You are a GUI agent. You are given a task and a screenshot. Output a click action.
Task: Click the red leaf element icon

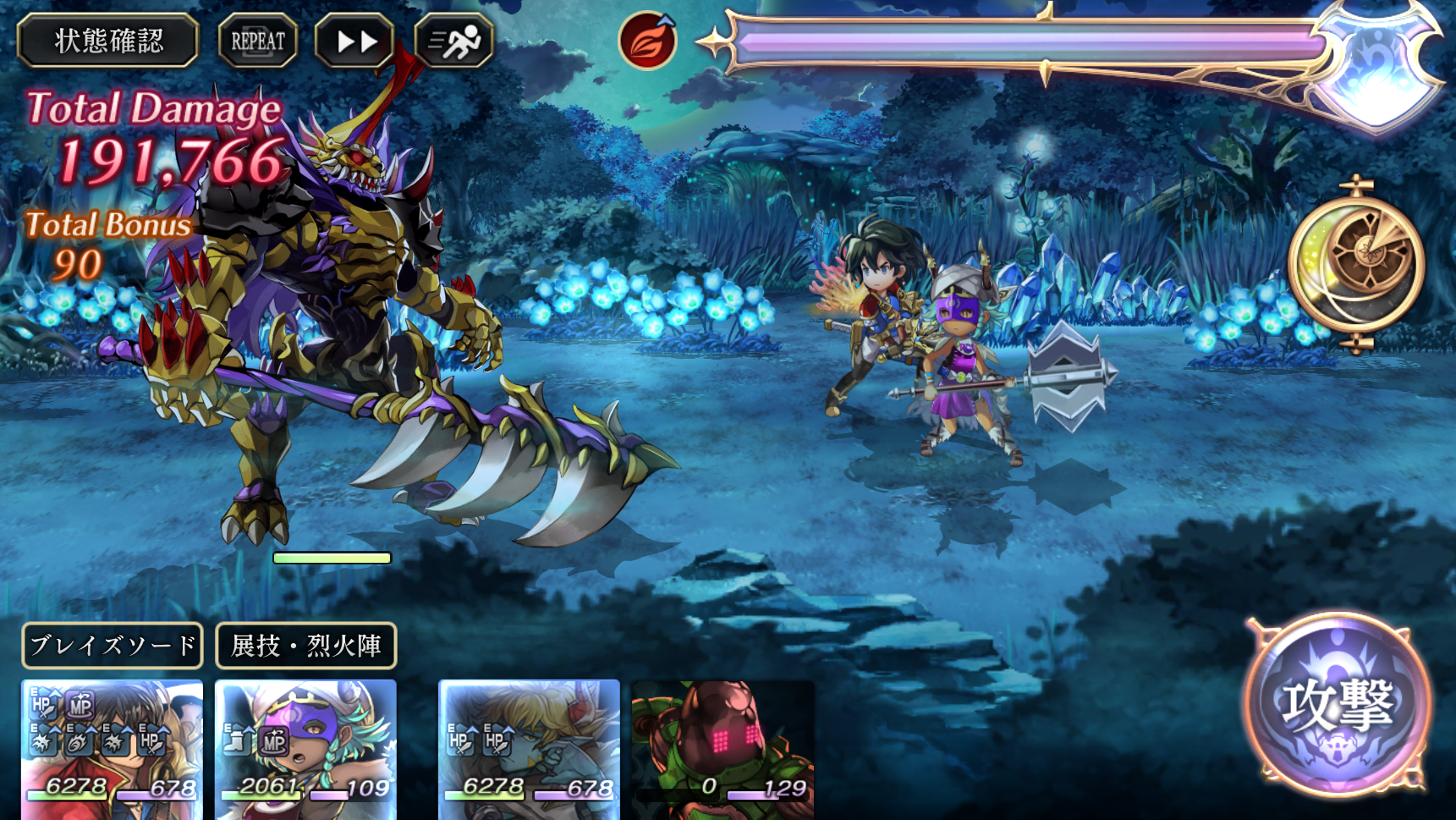pos(648,41)
